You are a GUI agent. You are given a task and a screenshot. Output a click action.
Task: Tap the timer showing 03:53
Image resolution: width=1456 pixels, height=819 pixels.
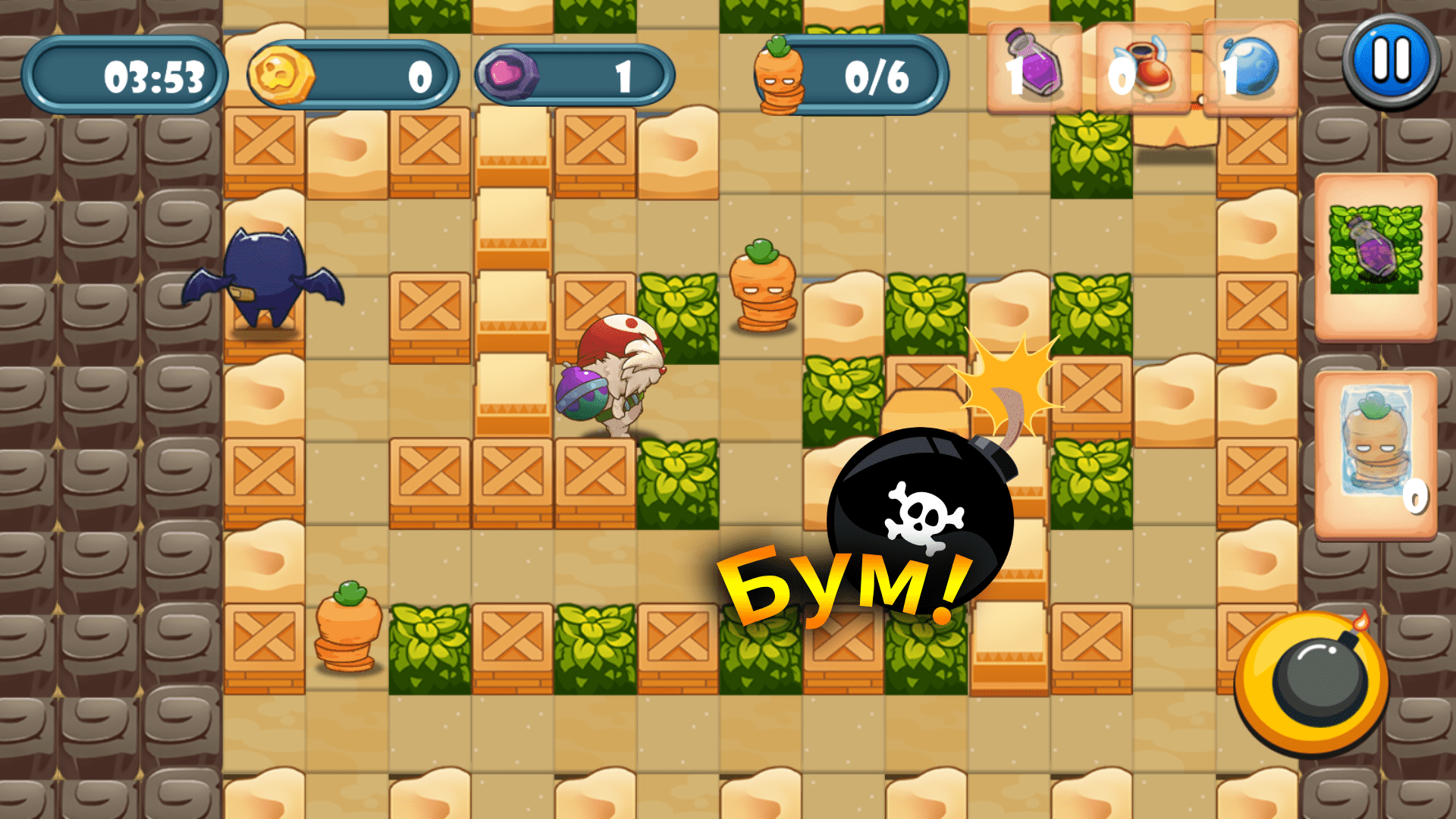125,74
